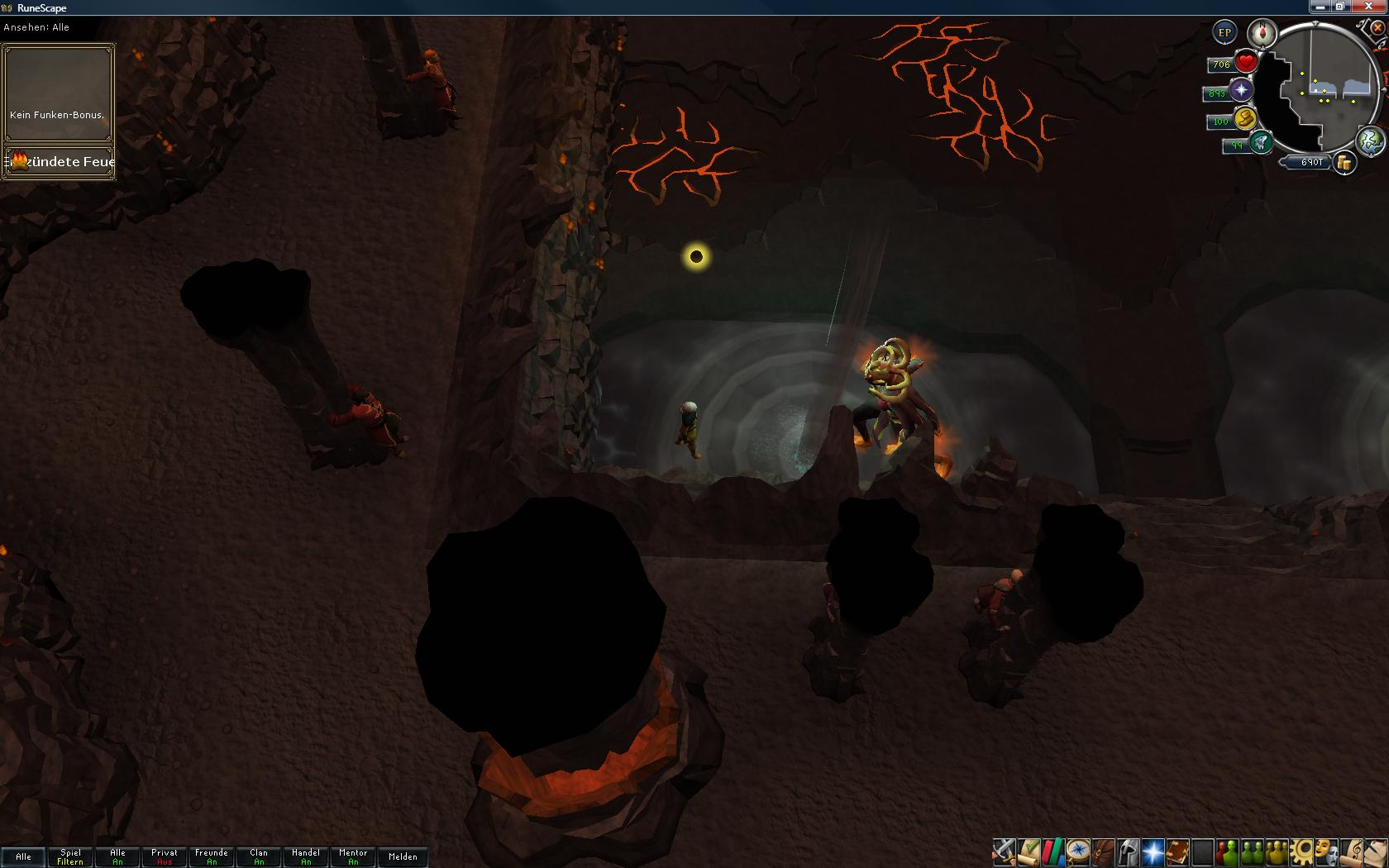1389x868 pixels.
Task: Open the Mentor chat tab
Action: tap(353, 856)
